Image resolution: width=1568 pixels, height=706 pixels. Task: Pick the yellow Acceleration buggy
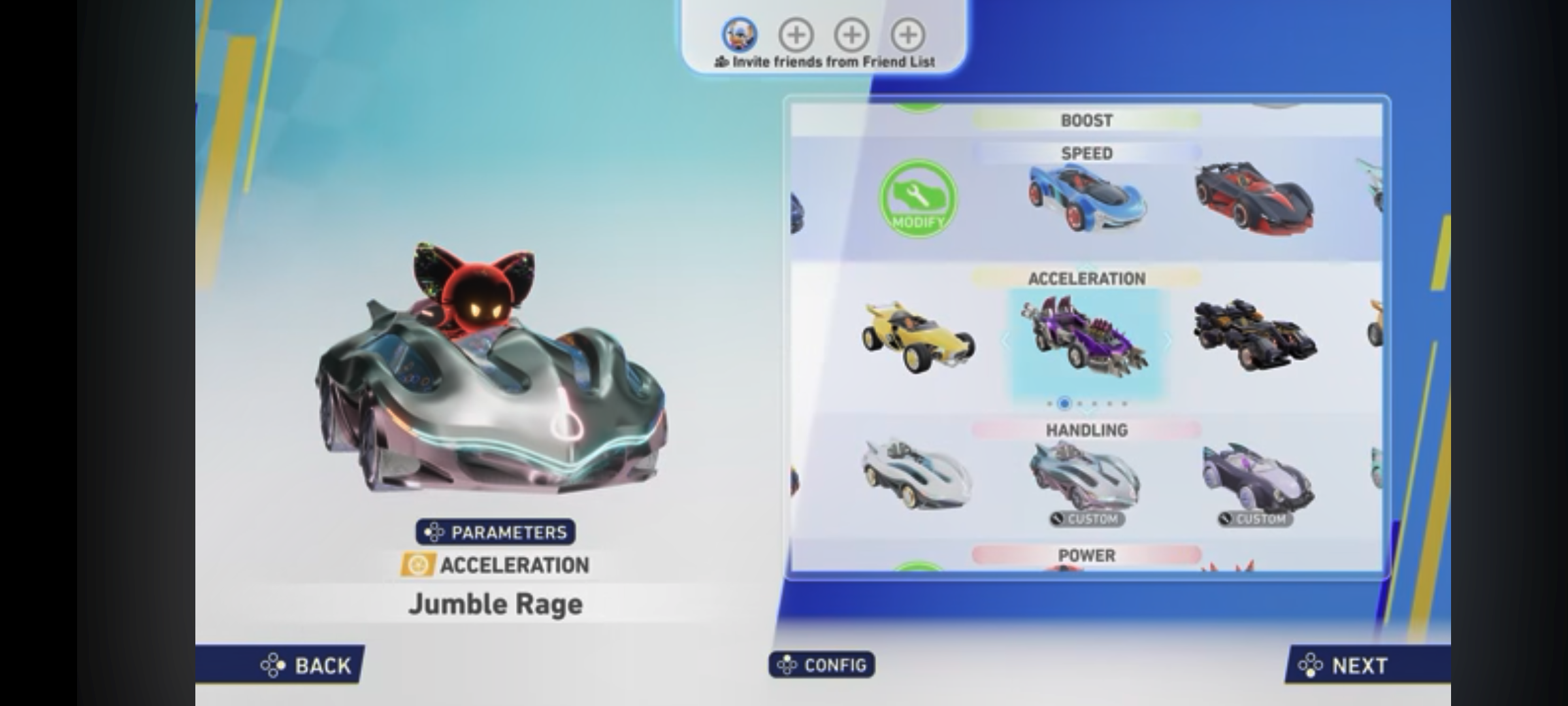point(917,337)
